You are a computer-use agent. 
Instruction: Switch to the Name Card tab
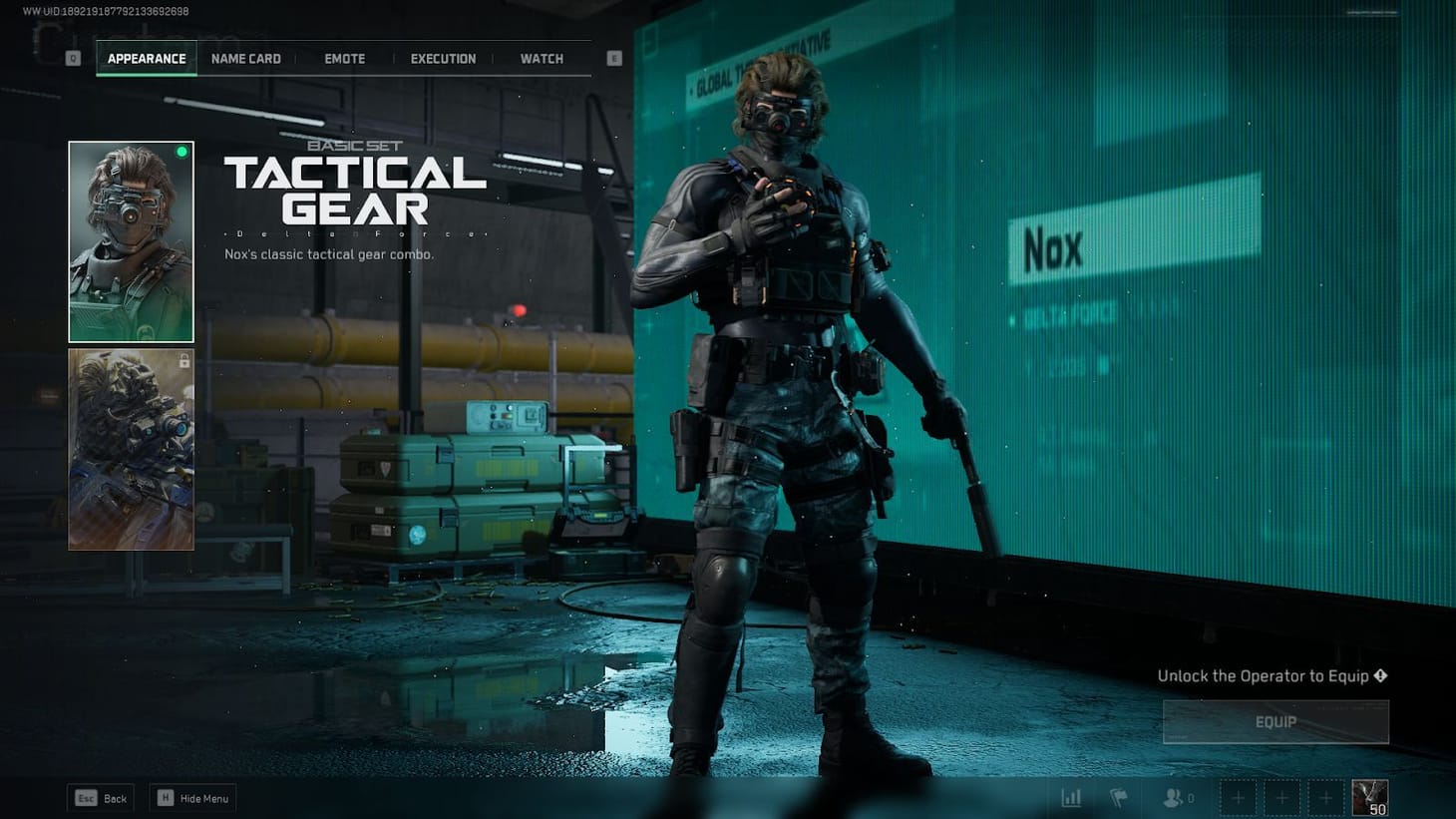[x=245, y=58]
